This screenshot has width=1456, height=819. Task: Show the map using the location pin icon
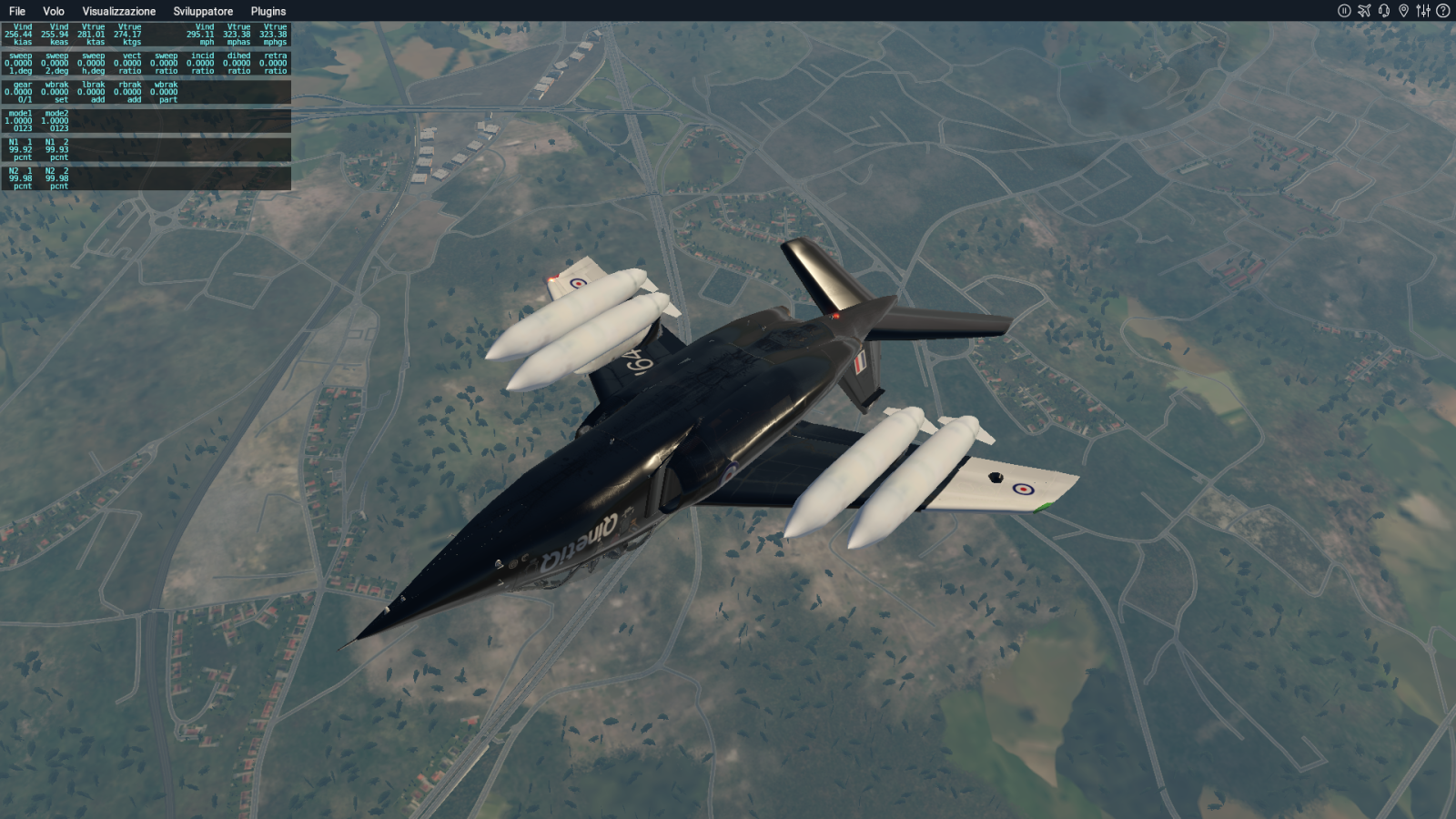(x=1403, y=11)
